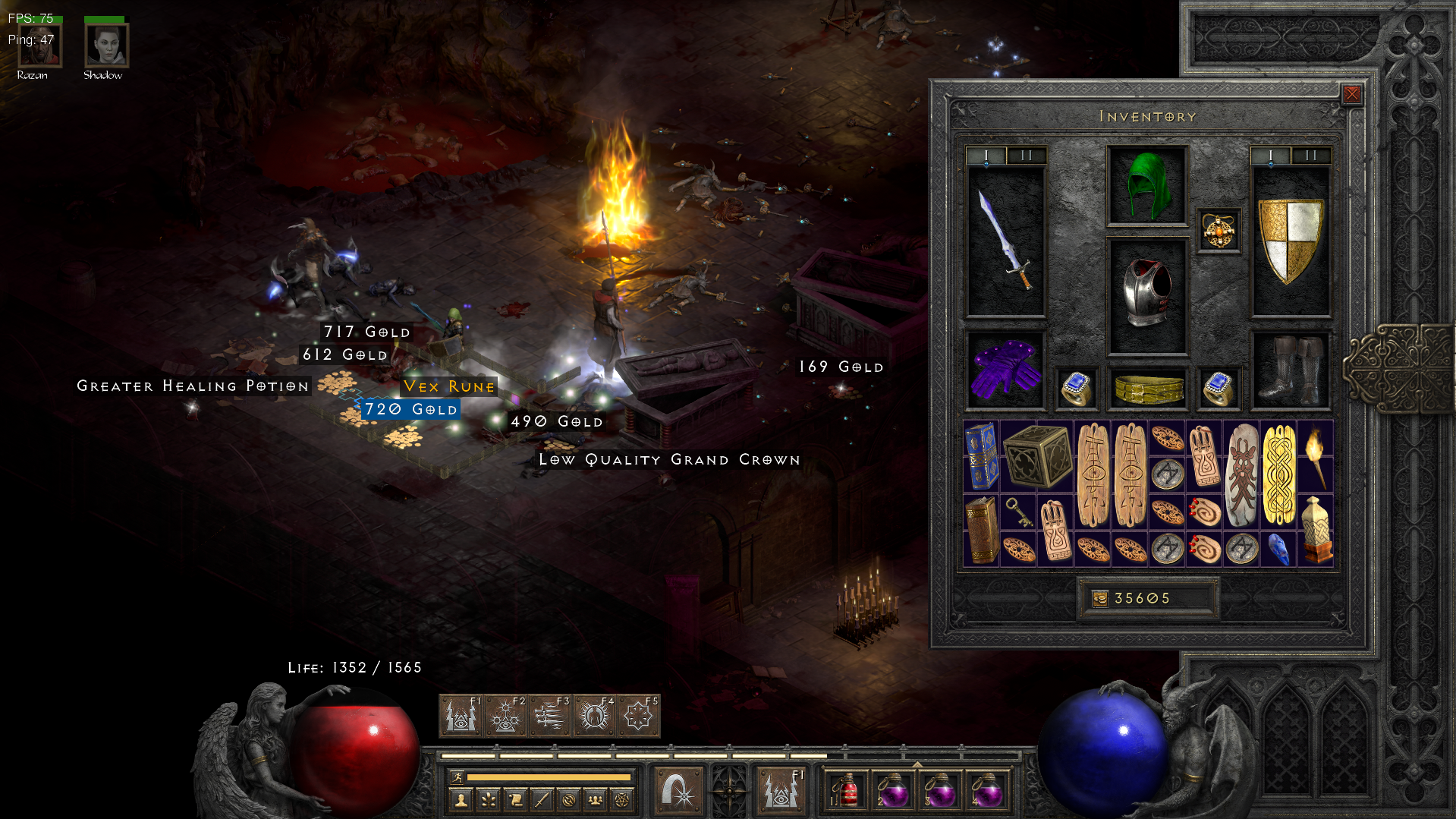Select the purple gloves slot

pyautogui.click(x=1005, y=370)
